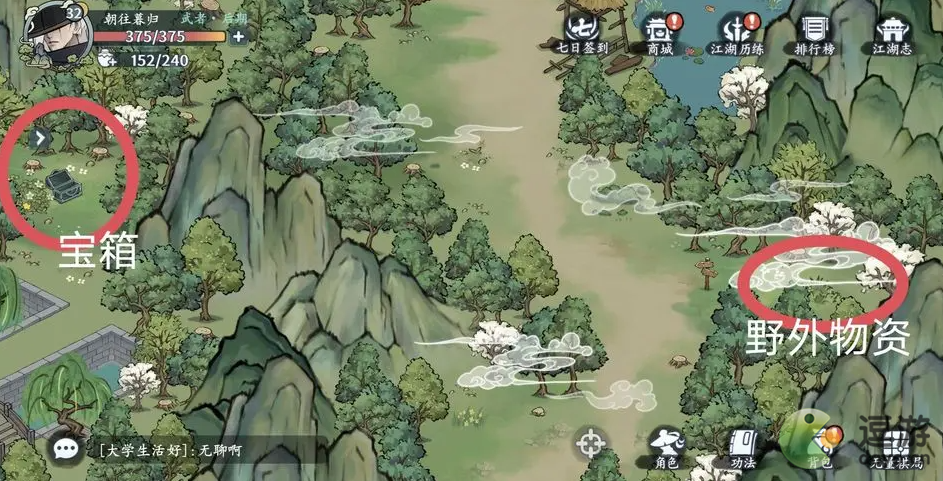Screen dimensions: 943x481
Task: Expand the side panel arrow
Action: click(40, 138)
